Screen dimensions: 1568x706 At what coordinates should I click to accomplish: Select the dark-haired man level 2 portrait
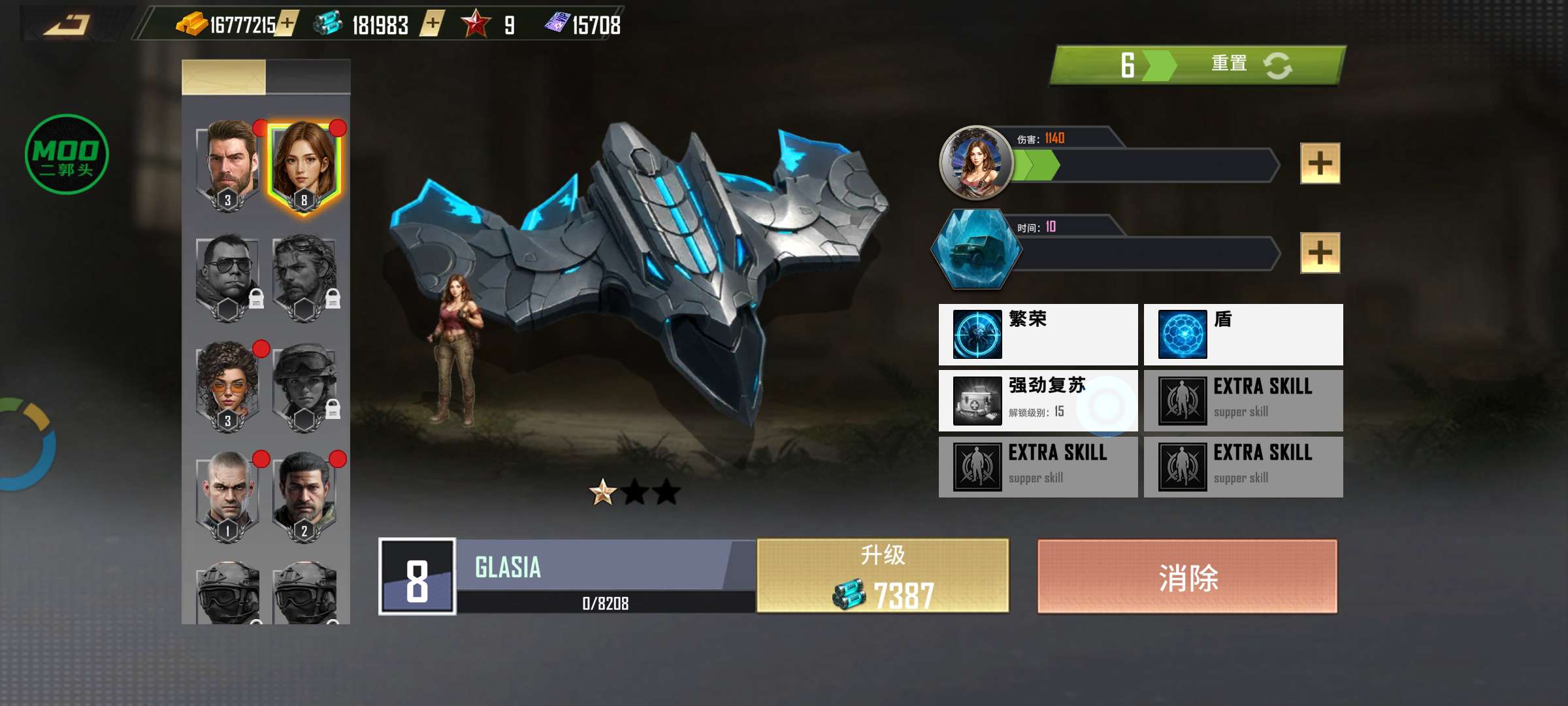tap(304, 494)
